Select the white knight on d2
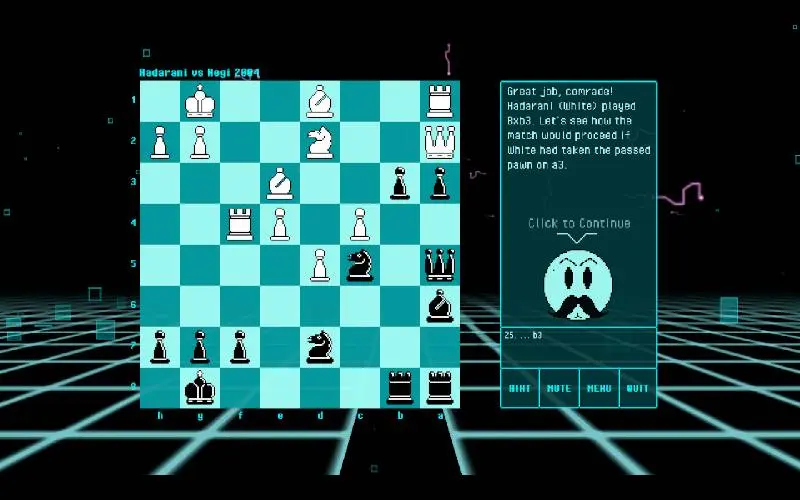Image resolution: width=800 pixels, height=500 pixels. tap(319, 142)
